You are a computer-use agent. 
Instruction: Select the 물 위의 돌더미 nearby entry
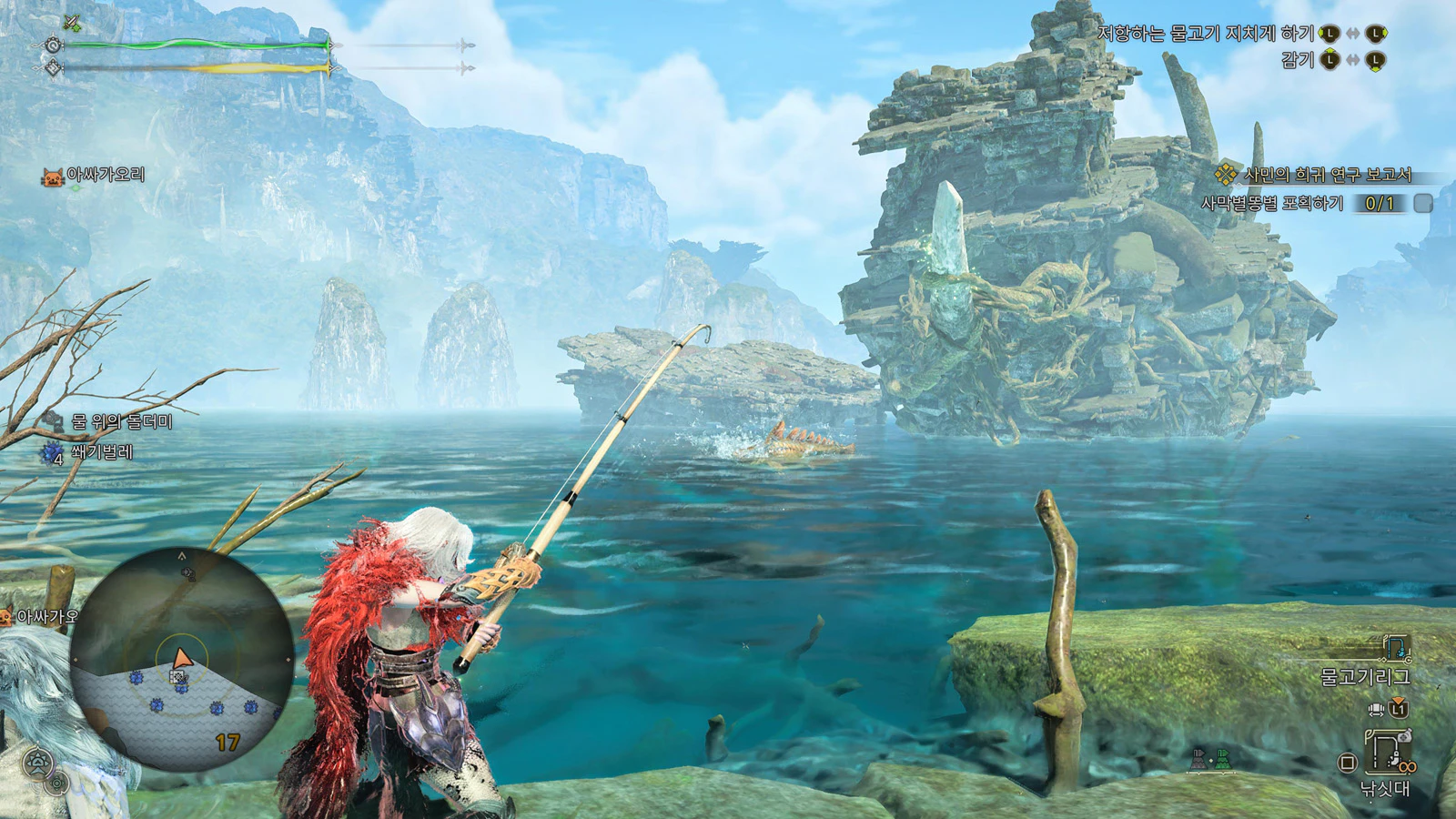point(121,421)
